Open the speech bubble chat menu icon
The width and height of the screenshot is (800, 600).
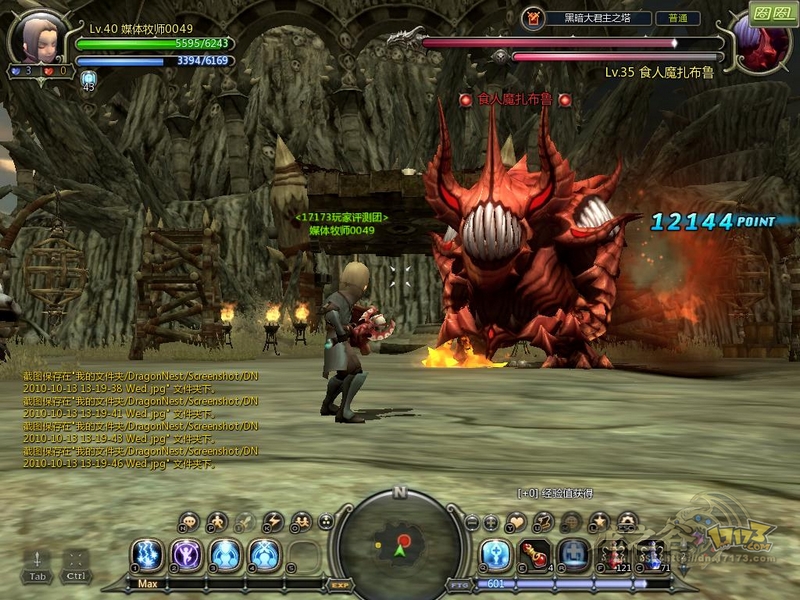coord(190,521)
